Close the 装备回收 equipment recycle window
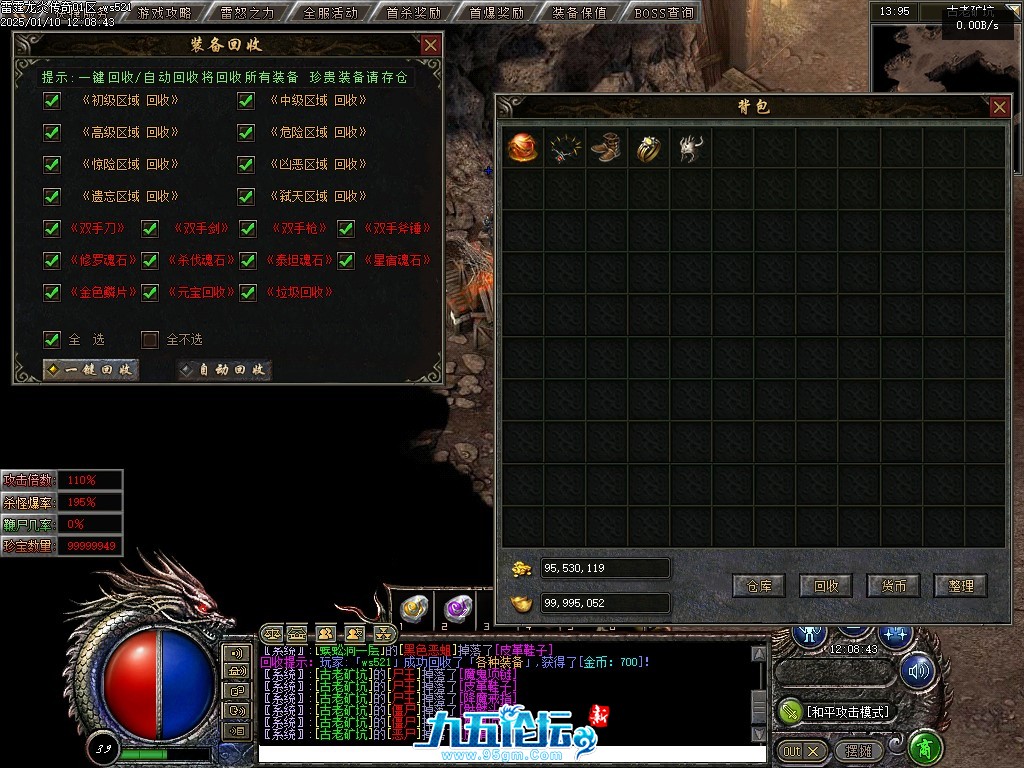 pos(430,46)
